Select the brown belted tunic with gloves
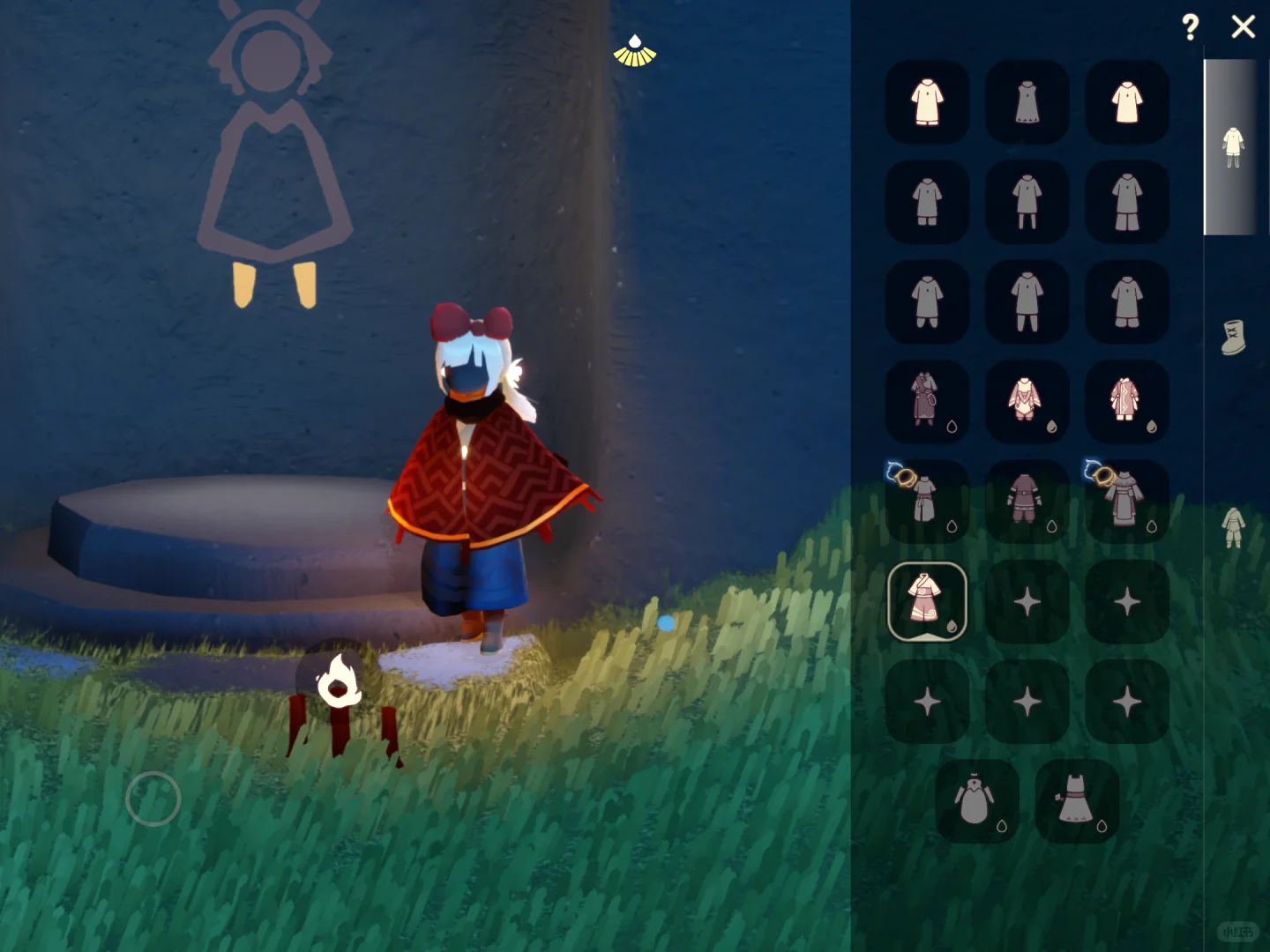 (1026, 501)
